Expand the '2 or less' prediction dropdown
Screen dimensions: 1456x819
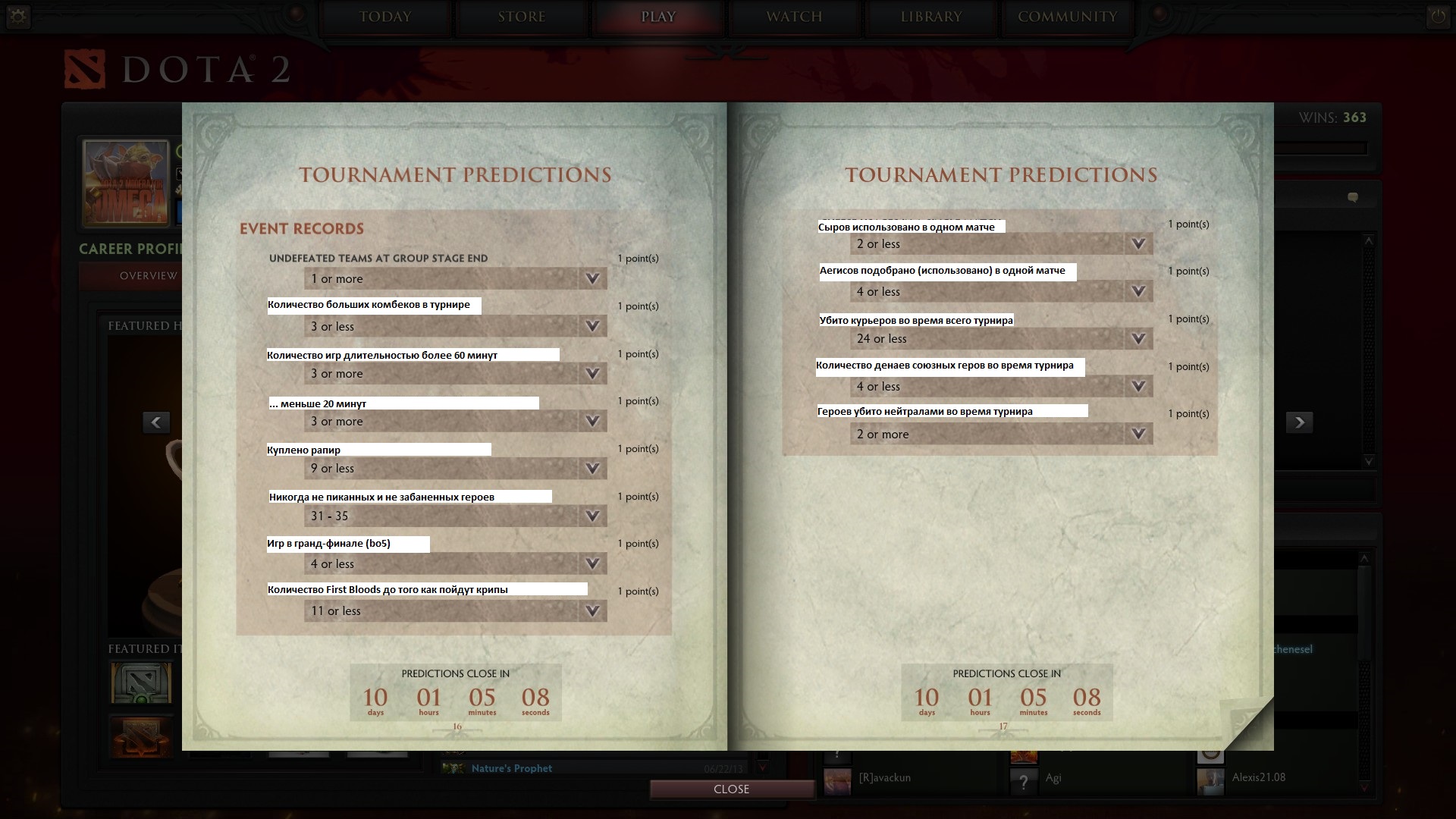click(1001, 244)
